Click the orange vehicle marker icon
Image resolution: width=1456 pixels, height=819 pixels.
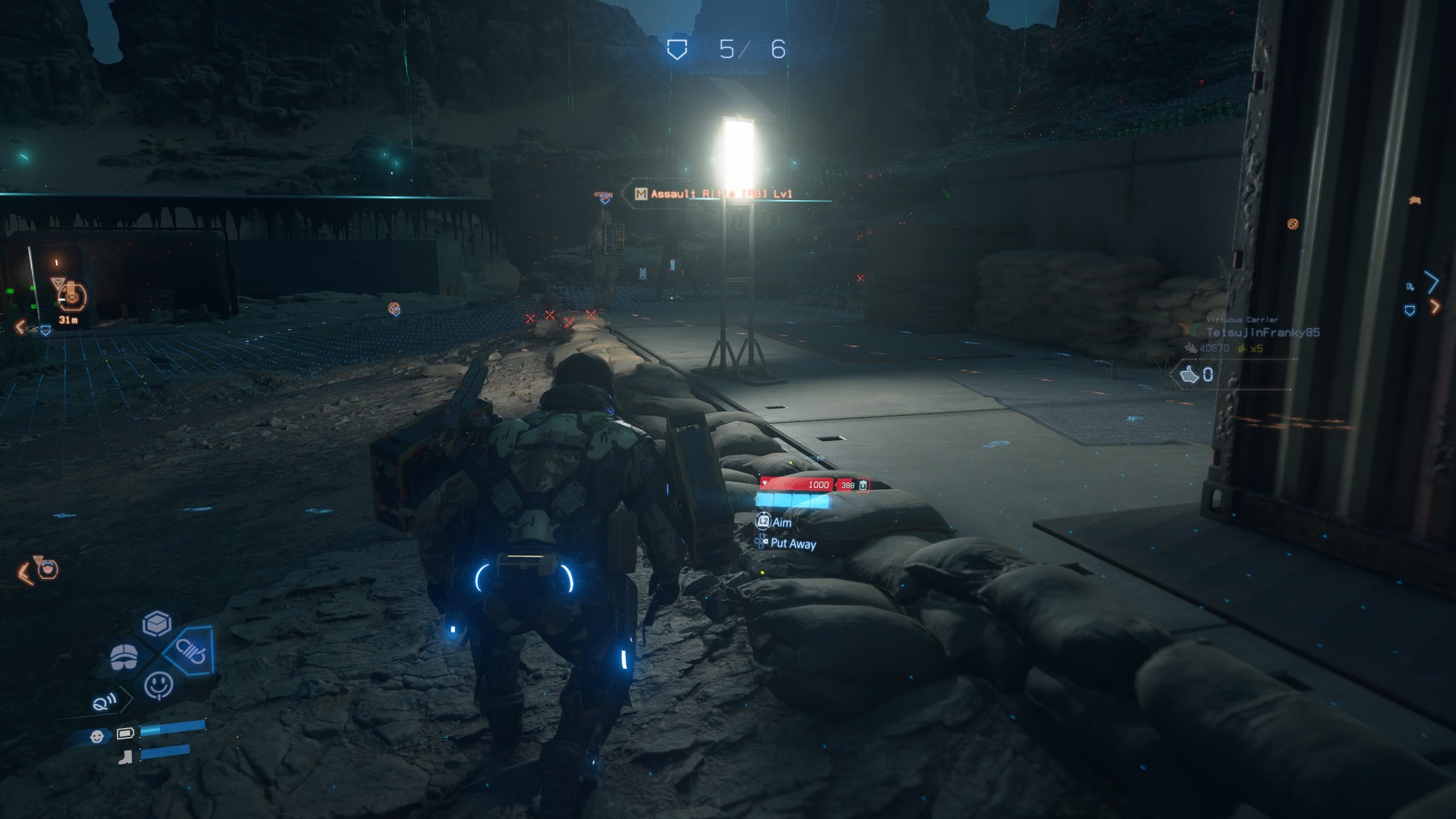1415,200
